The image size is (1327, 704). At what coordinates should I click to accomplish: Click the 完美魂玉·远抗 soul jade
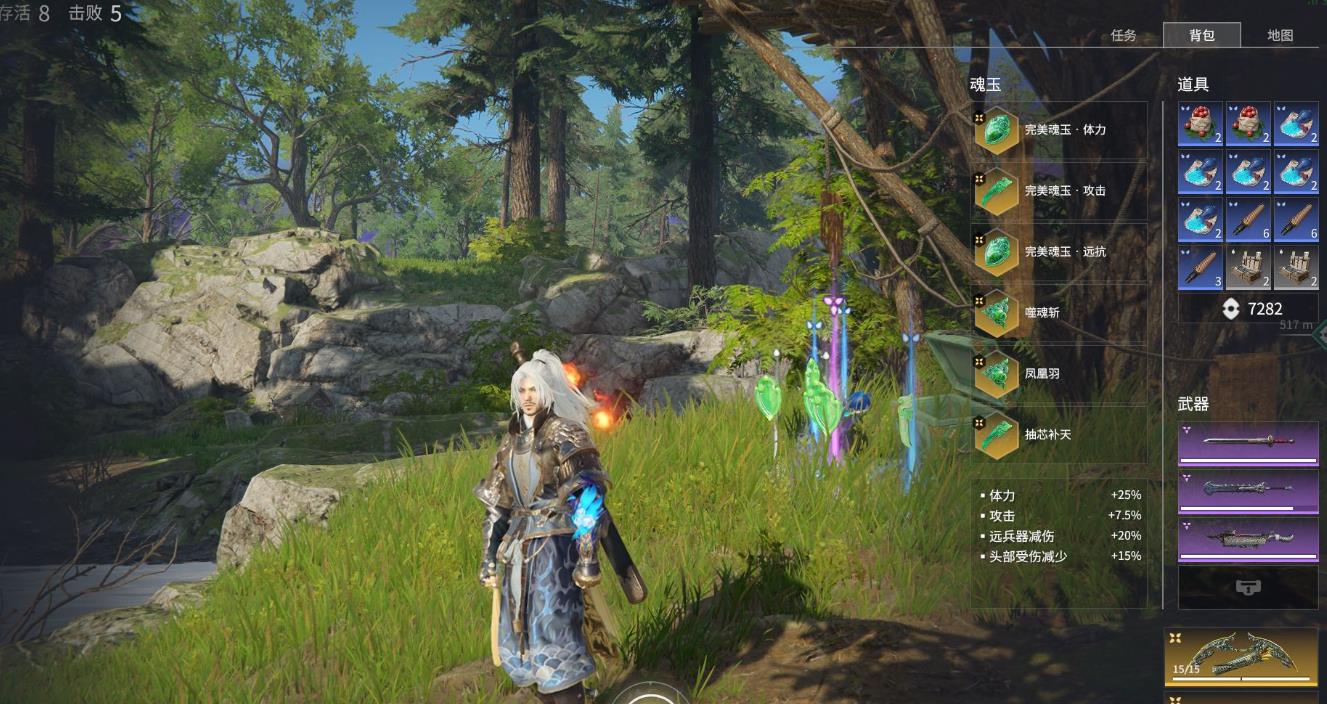[x=1059, y=252]
